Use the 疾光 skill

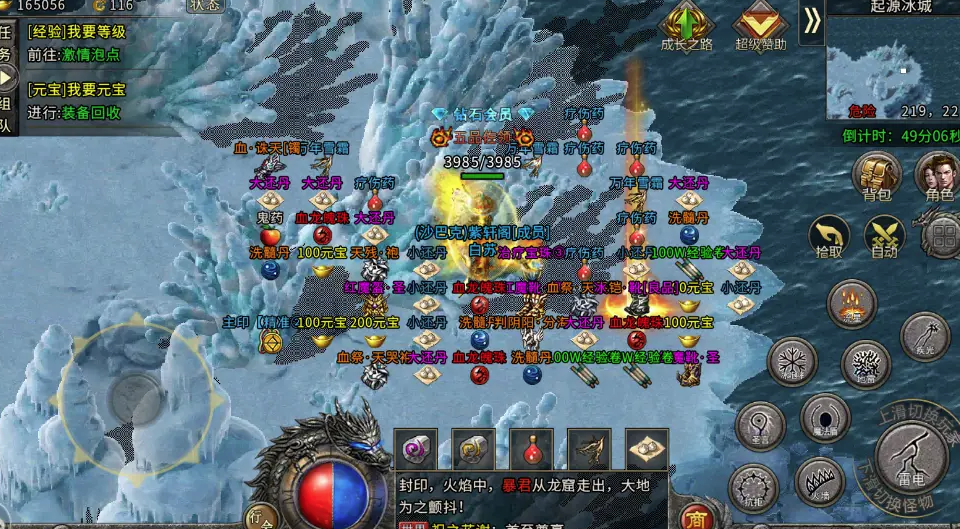(x=924, y=338)
